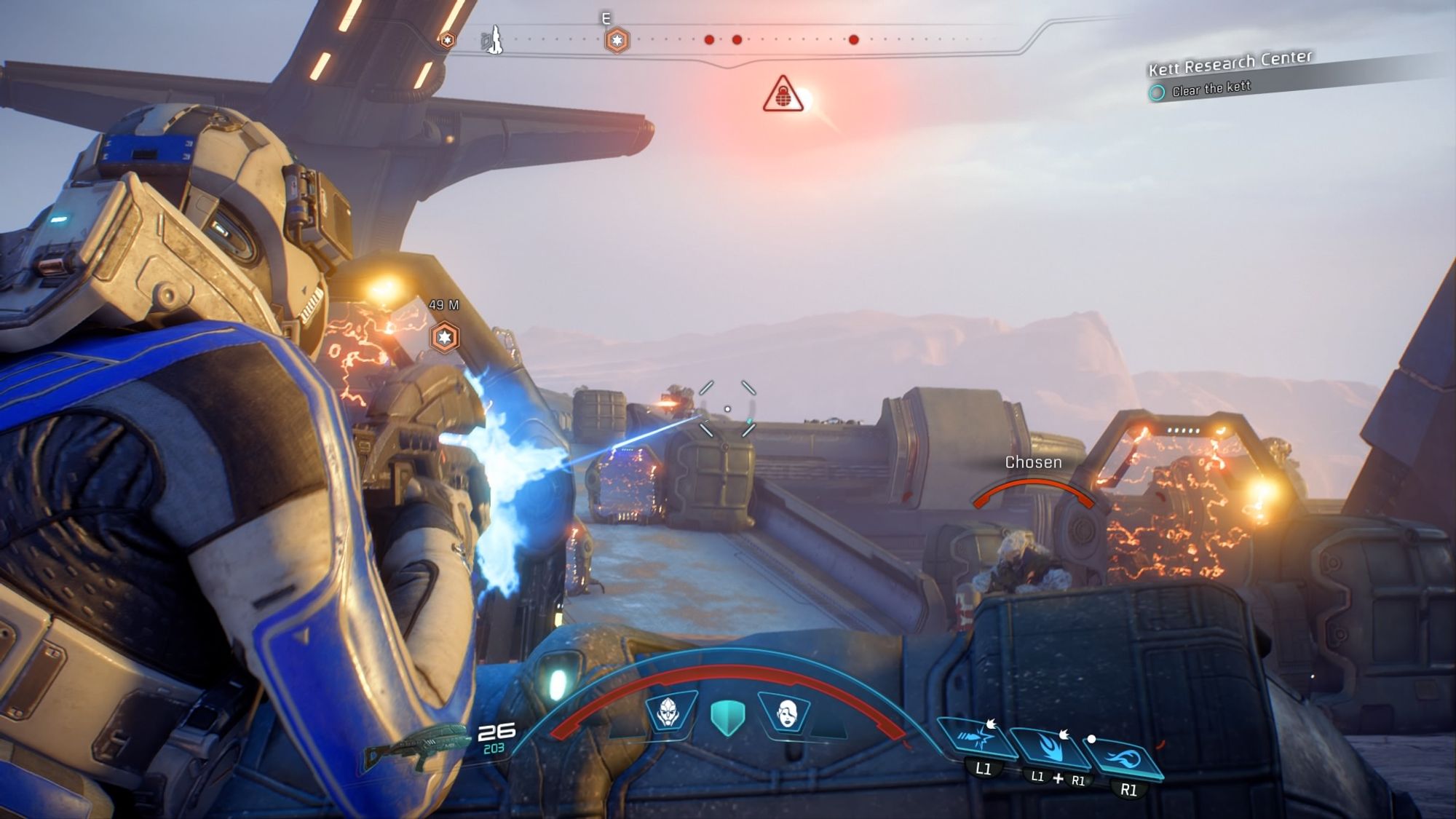Select the human female squadmate portrait
The height and width of the screenshot is (819, 1456).
tap(786, 713)
